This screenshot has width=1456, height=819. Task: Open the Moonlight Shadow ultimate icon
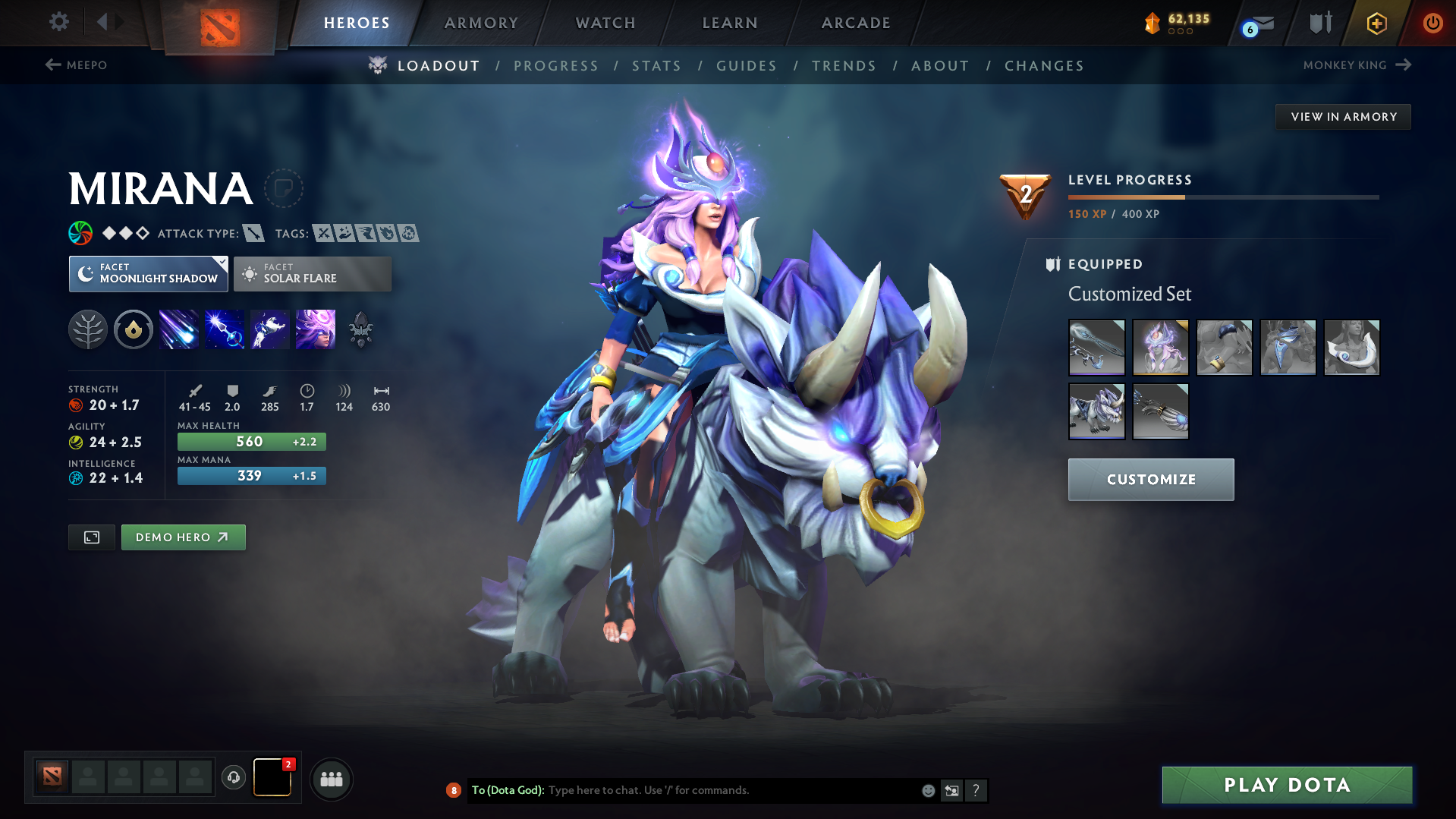(315, 329)
